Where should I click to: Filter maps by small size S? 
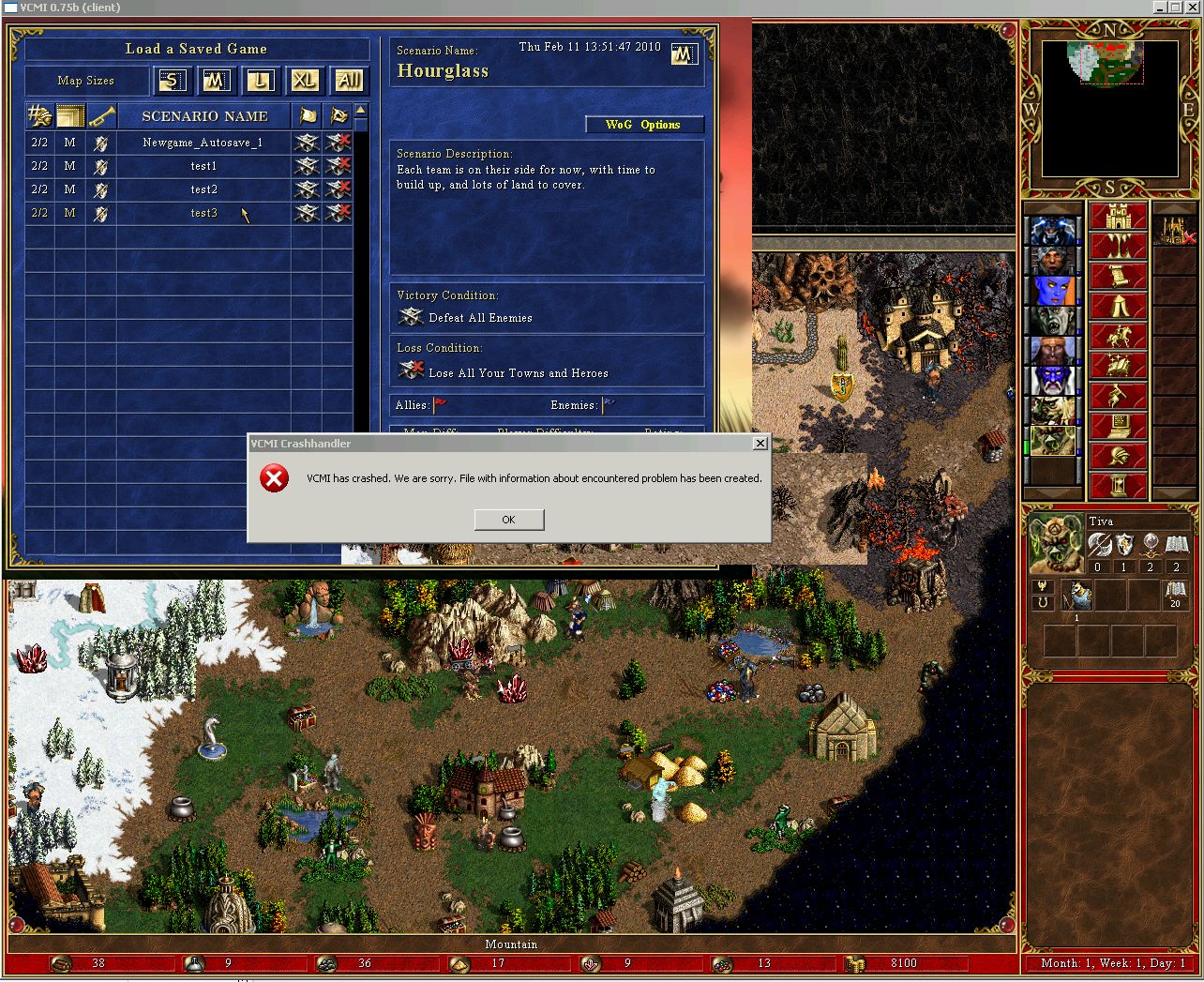coord(172,81)
